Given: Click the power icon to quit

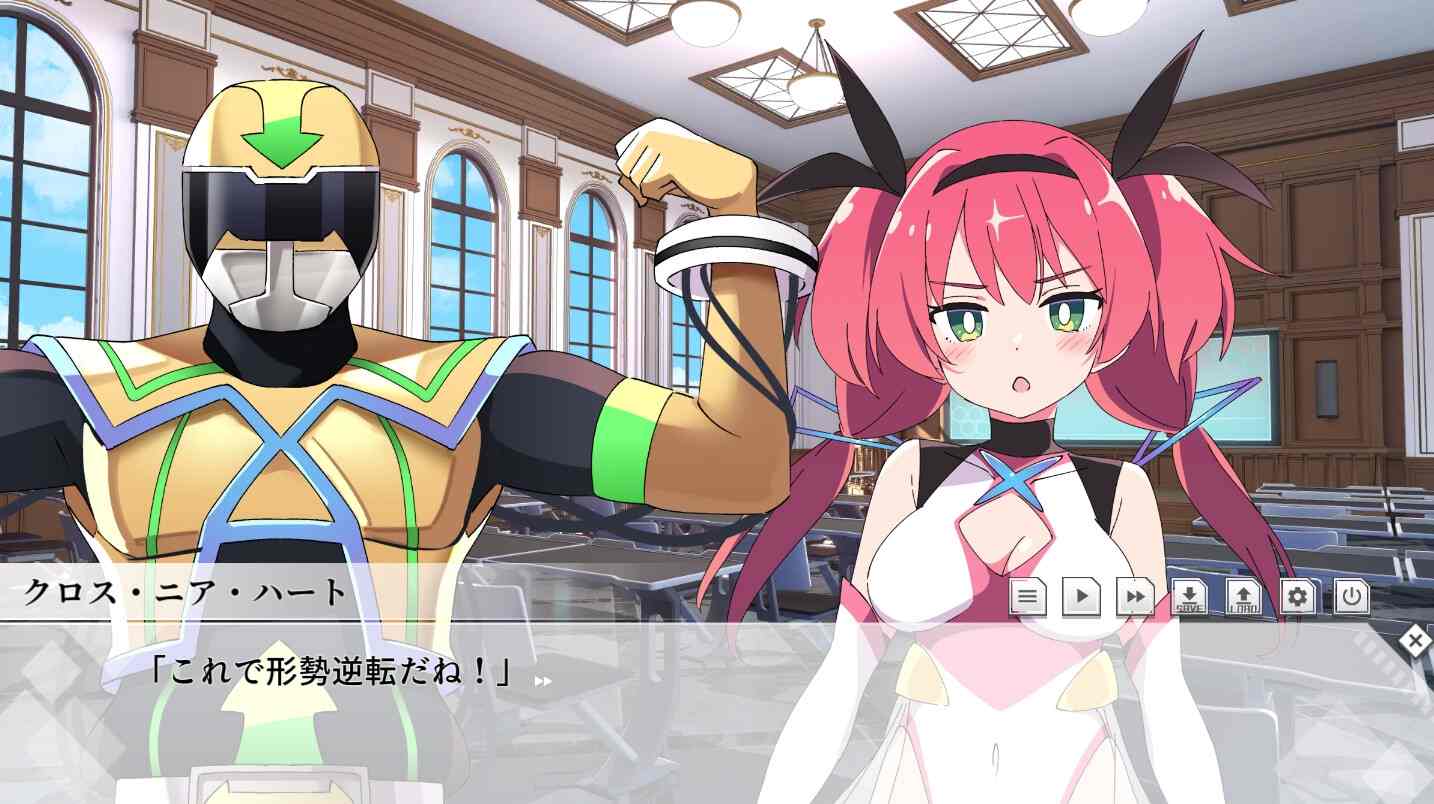Looking at the screenshot, I should (x=1351, y=596).
